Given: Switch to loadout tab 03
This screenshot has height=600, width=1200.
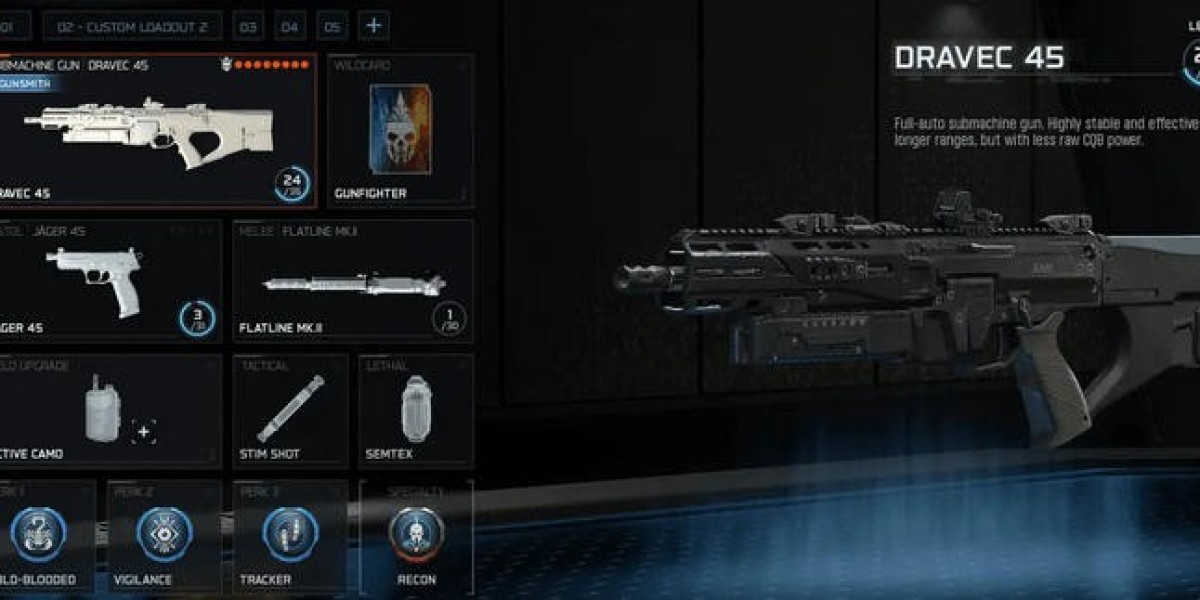Looking at the screenshot, I should pyautogui.click(x=248, y=25).
